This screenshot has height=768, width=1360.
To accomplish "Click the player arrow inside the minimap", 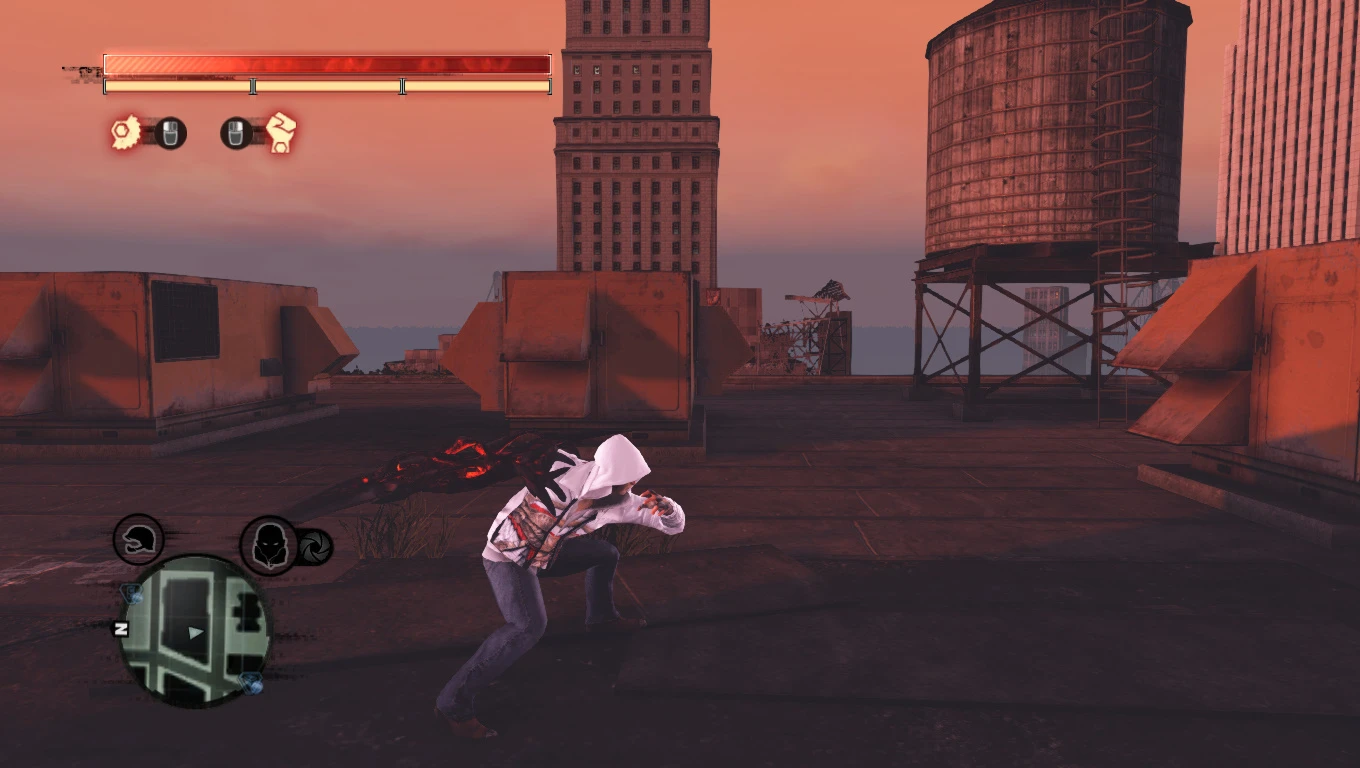I will point(195,633).
